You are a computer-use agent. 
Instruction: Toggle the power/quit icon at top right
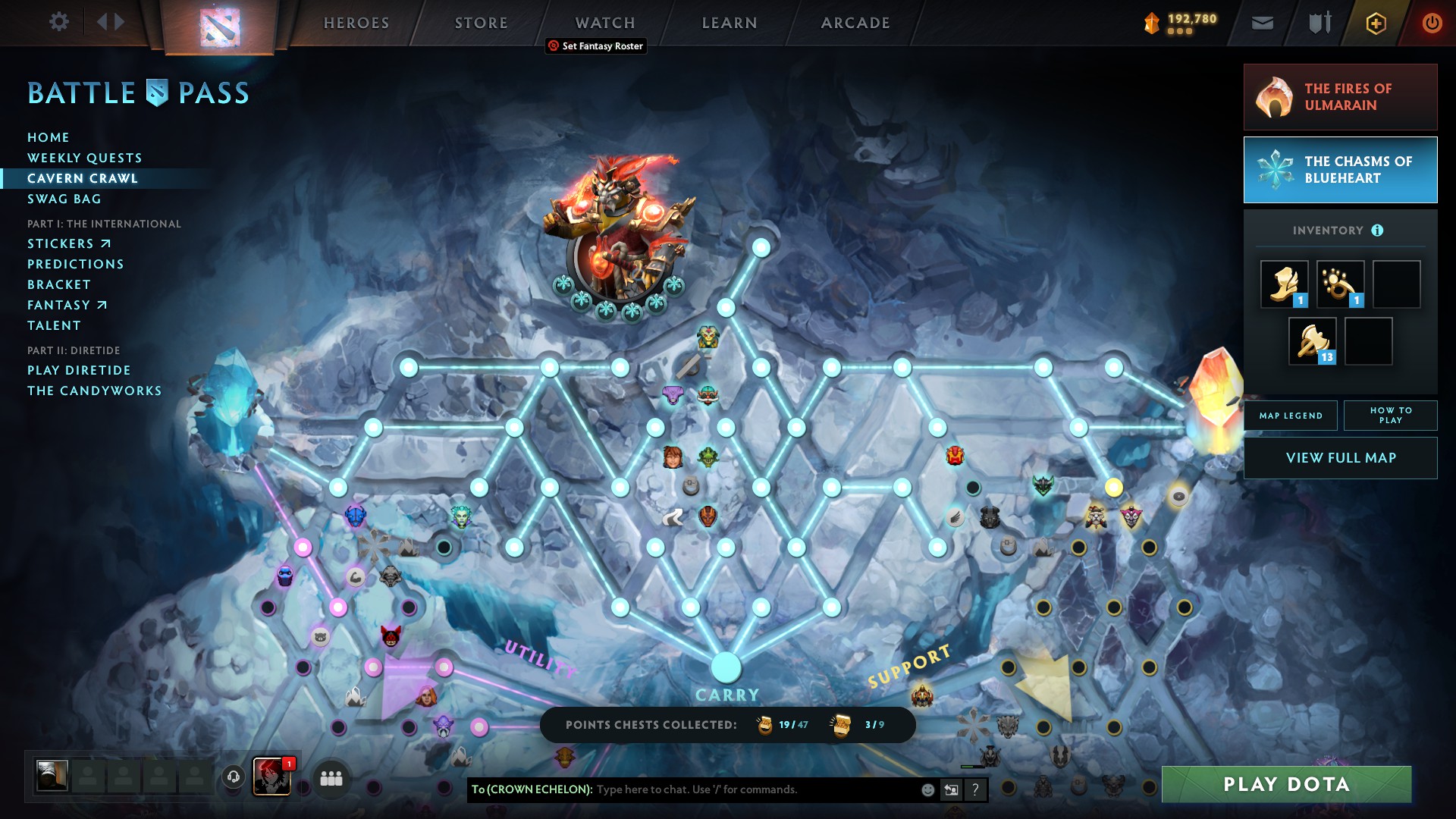tap(1431, 22)
